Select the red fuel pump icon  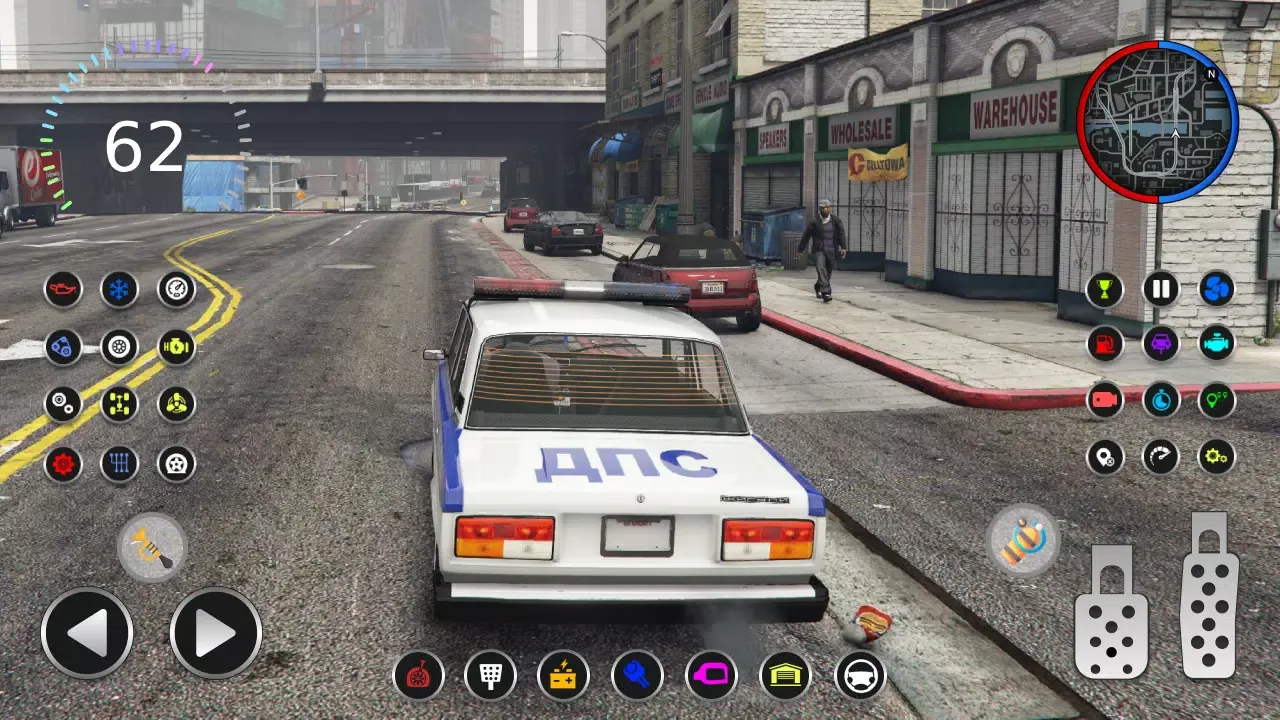pyautogui.click(x=1104, y=343)
